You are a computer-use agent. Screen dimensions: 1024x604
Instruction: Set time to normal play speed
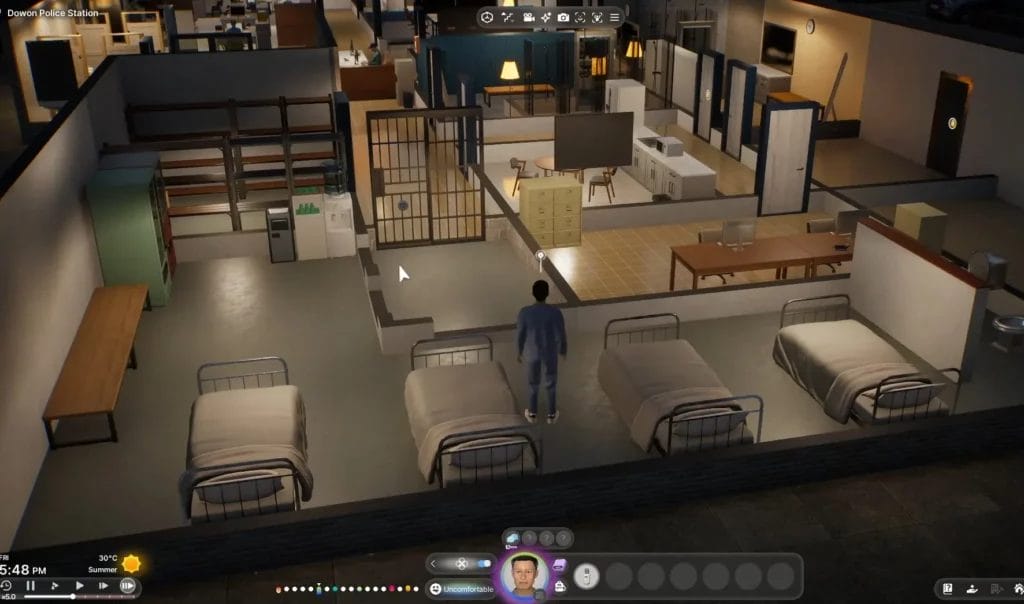coord(79,586)
